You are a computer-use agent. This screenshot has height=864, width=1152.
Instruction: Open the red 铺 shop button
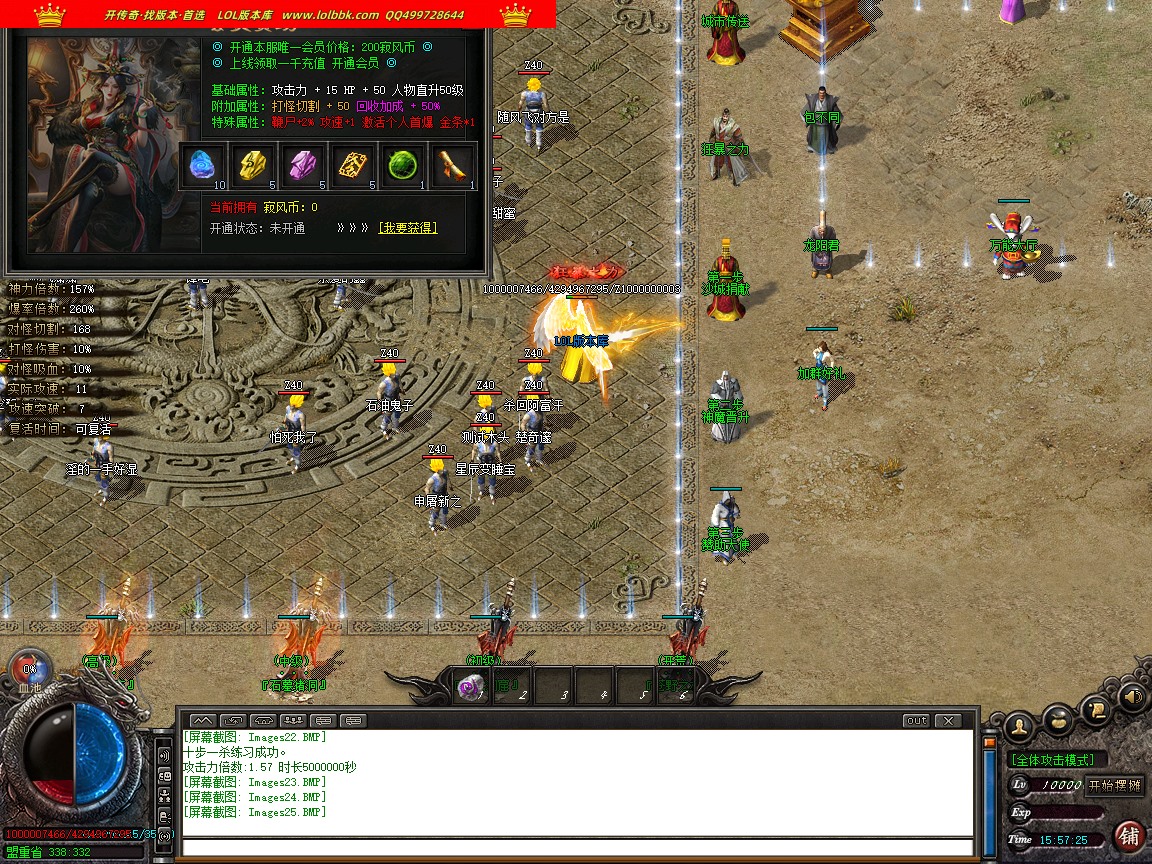(1129, 836)
